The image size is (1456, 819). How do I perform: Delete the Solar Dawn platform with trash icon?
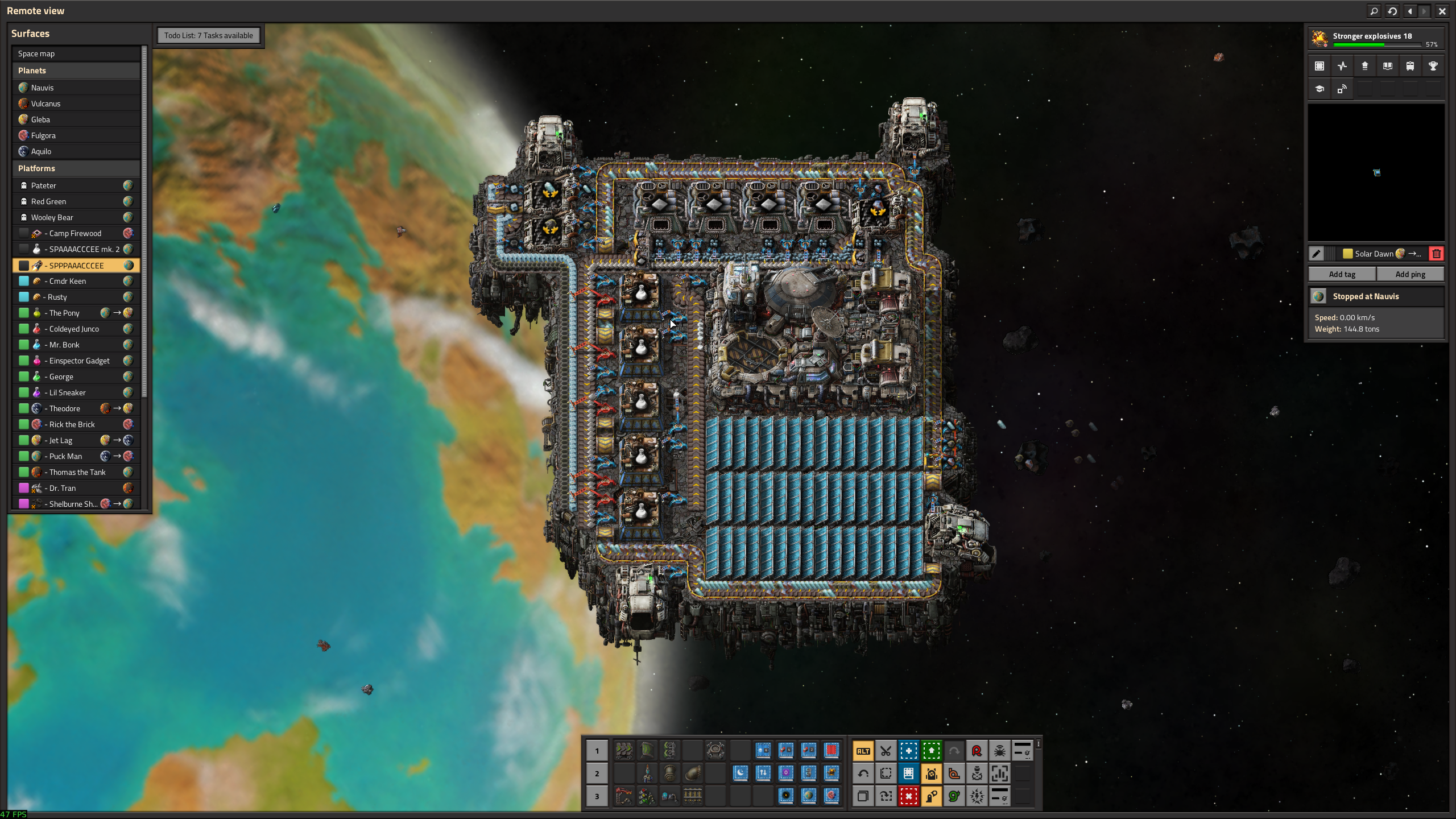pos(1437,254)
